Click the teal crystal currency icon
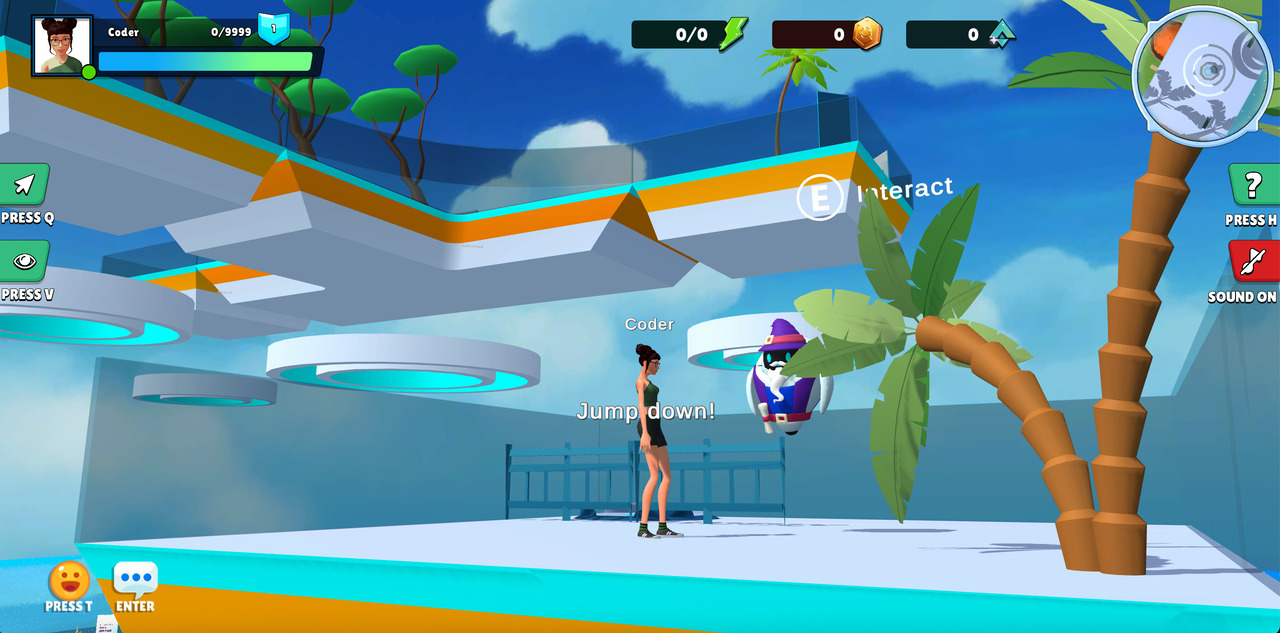Viewport: 1280px width, 633px height. (x=1001, y=34)
